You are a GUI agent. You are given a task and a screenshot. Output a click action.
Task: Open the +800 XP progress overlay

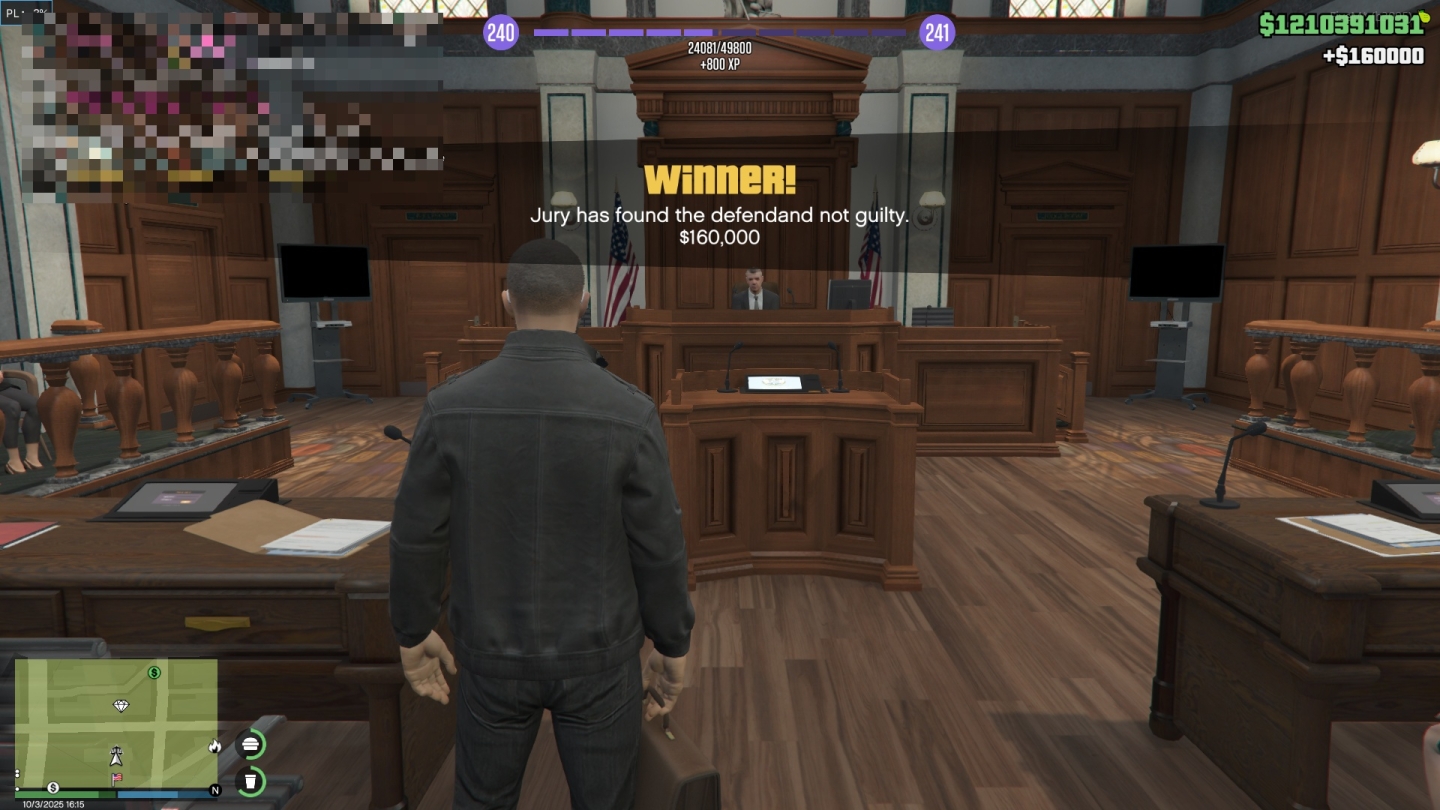(719, 56)
